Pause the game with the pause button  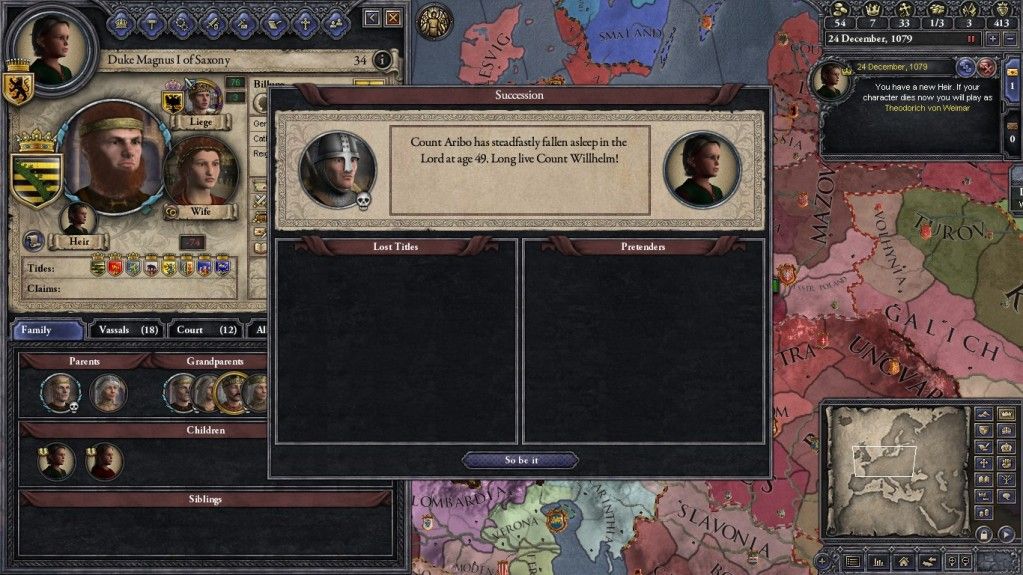coord(970,39)
